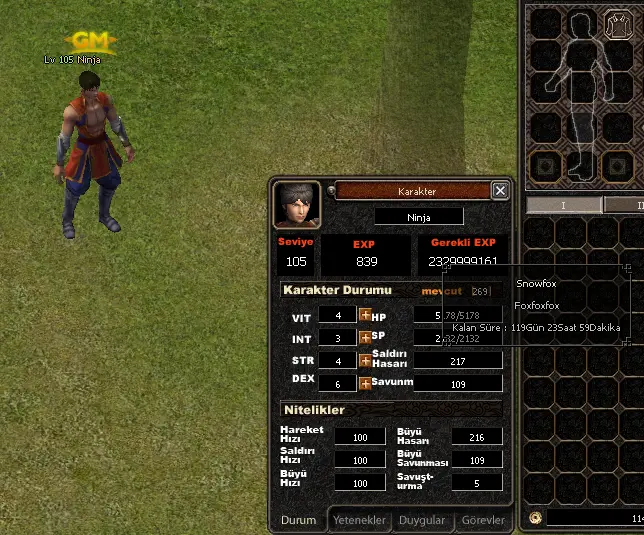Screen dimensions: 644x535
Task: Click the plus button beside DEX
Action: coord(365,383)
